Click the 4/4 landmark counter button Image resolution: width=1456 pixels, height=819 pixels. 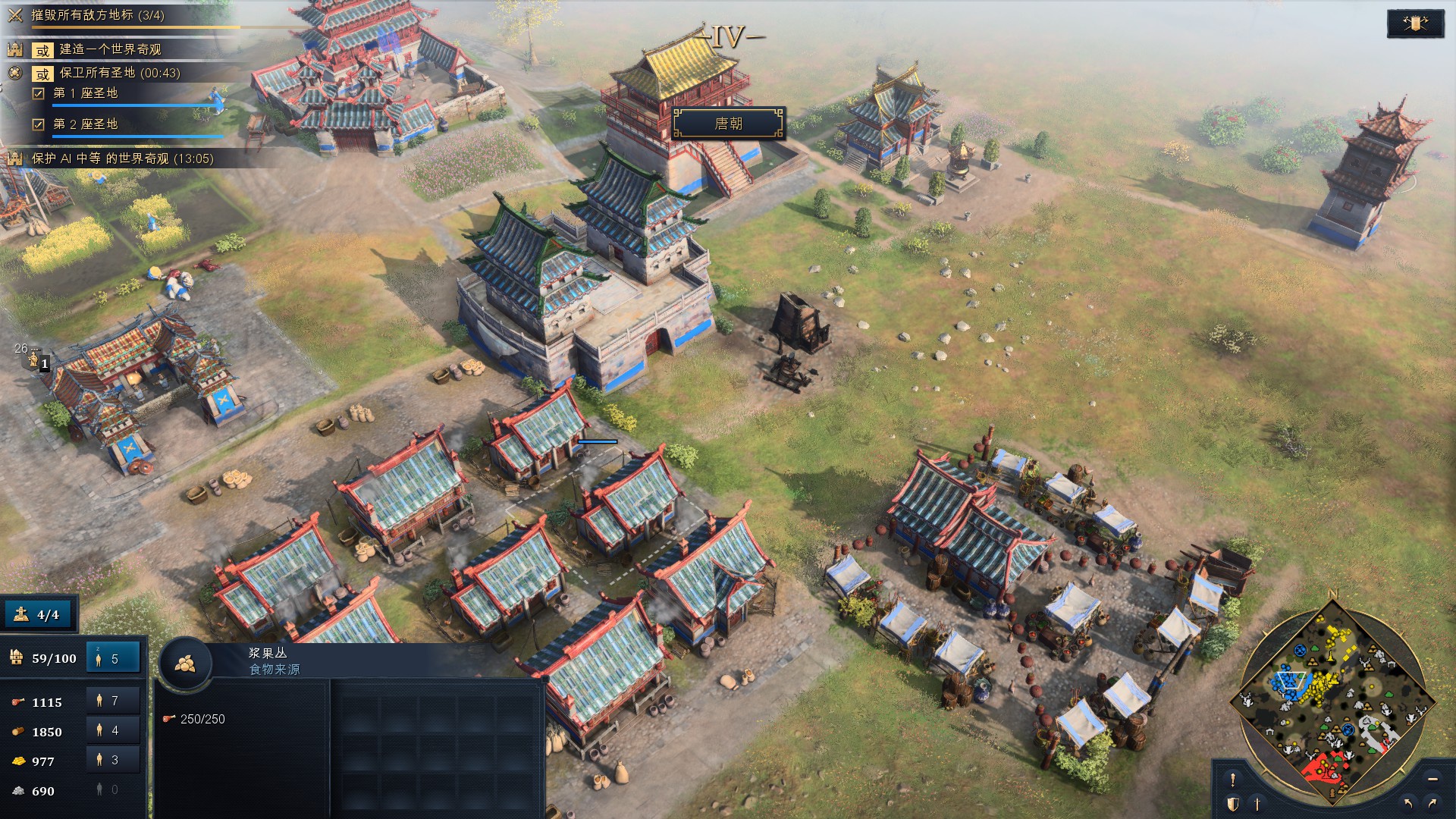pos(39,614)
